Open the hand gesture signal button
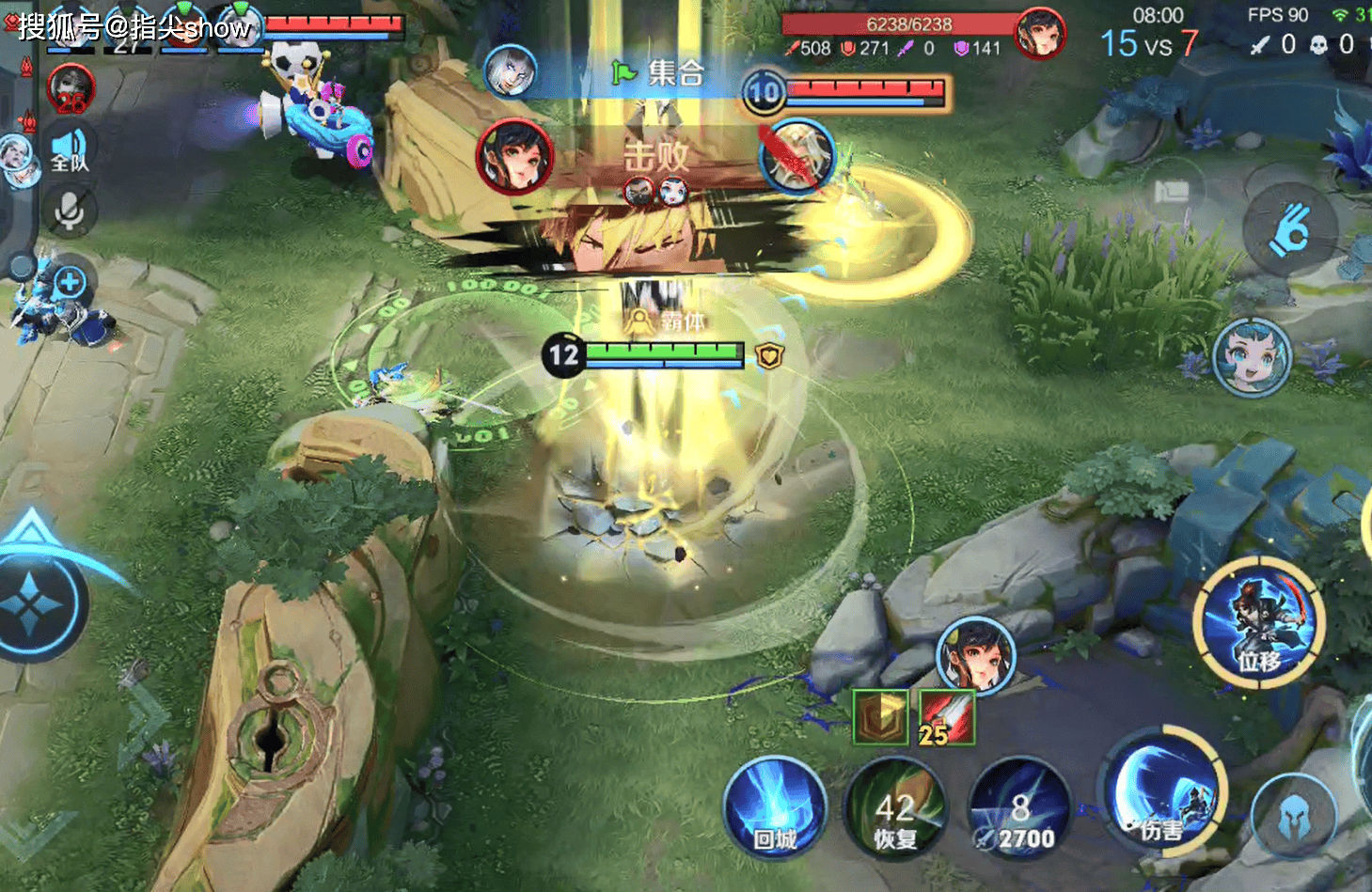The image size is (1372, 892). 1289,230
